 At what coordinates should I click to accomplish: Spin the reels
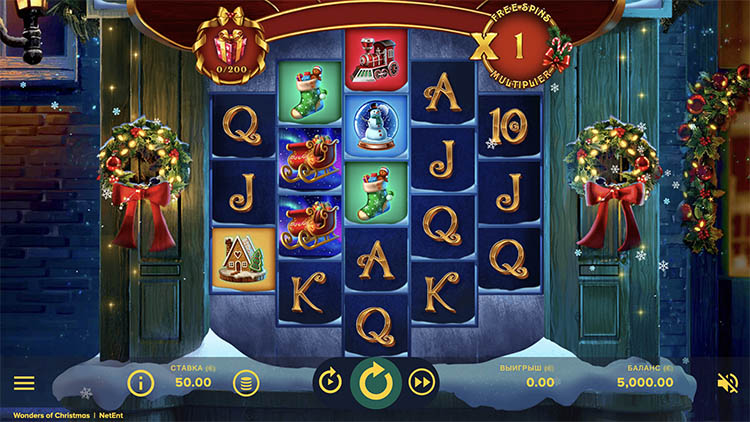(x=376, y=381)
